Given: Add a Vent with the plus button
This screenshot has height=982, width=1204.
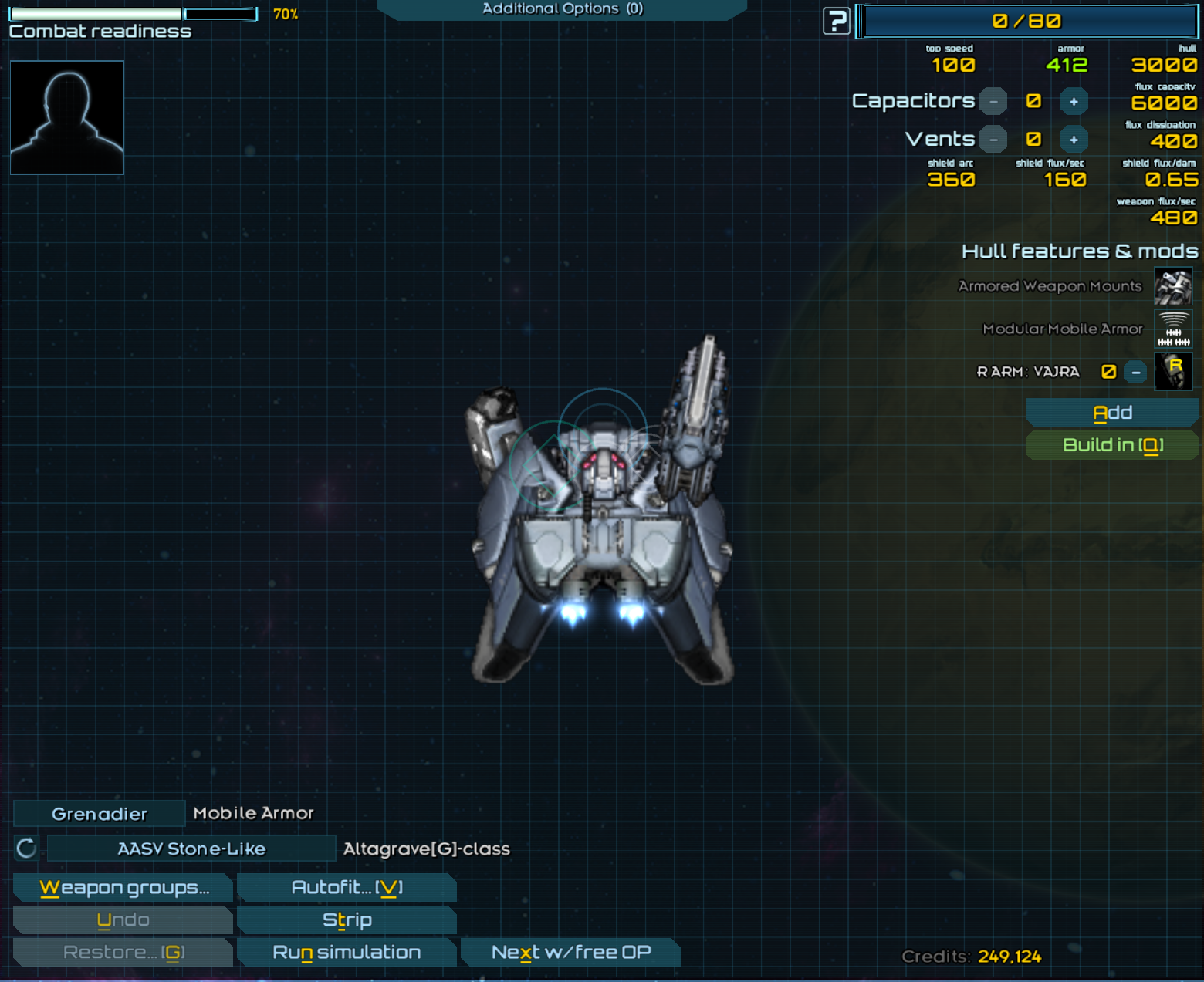Looking at the screenshot, I should click(1074, 140).
